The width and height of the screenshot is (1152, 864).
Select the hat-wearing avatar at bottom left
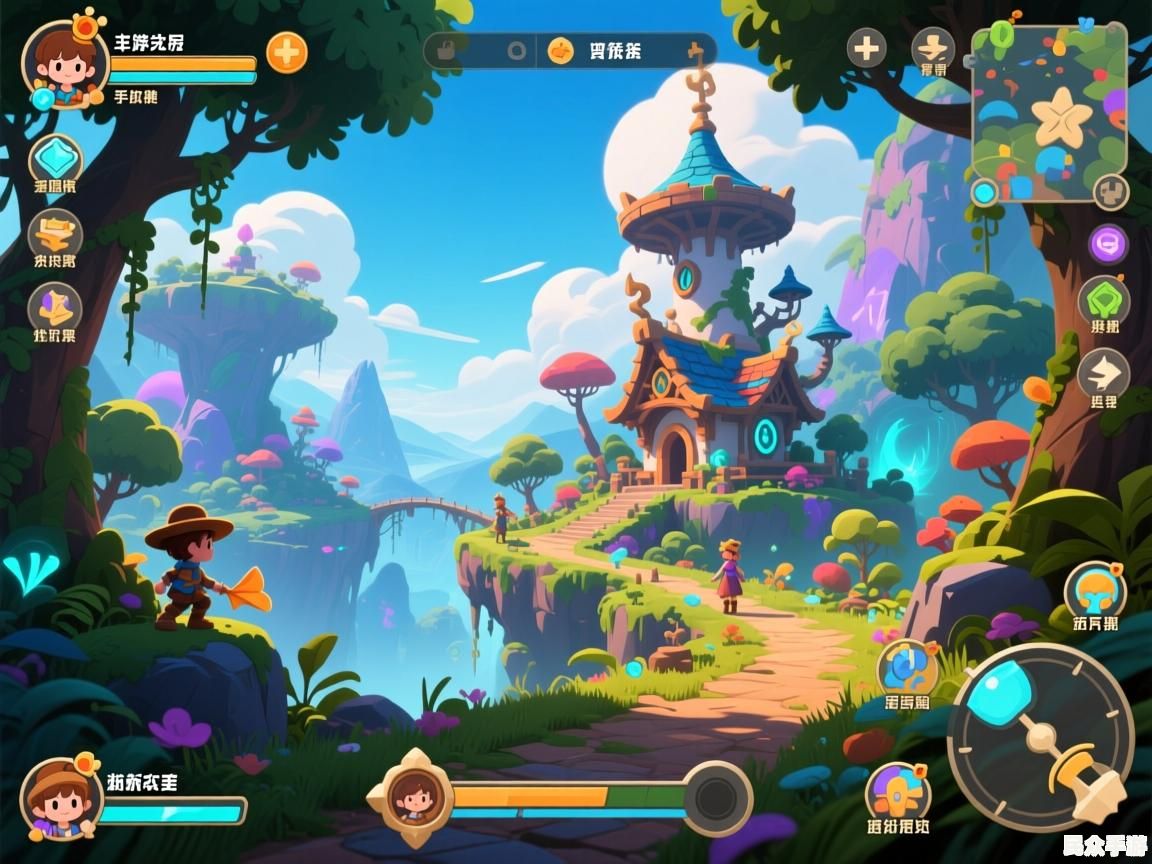point(62,797)
